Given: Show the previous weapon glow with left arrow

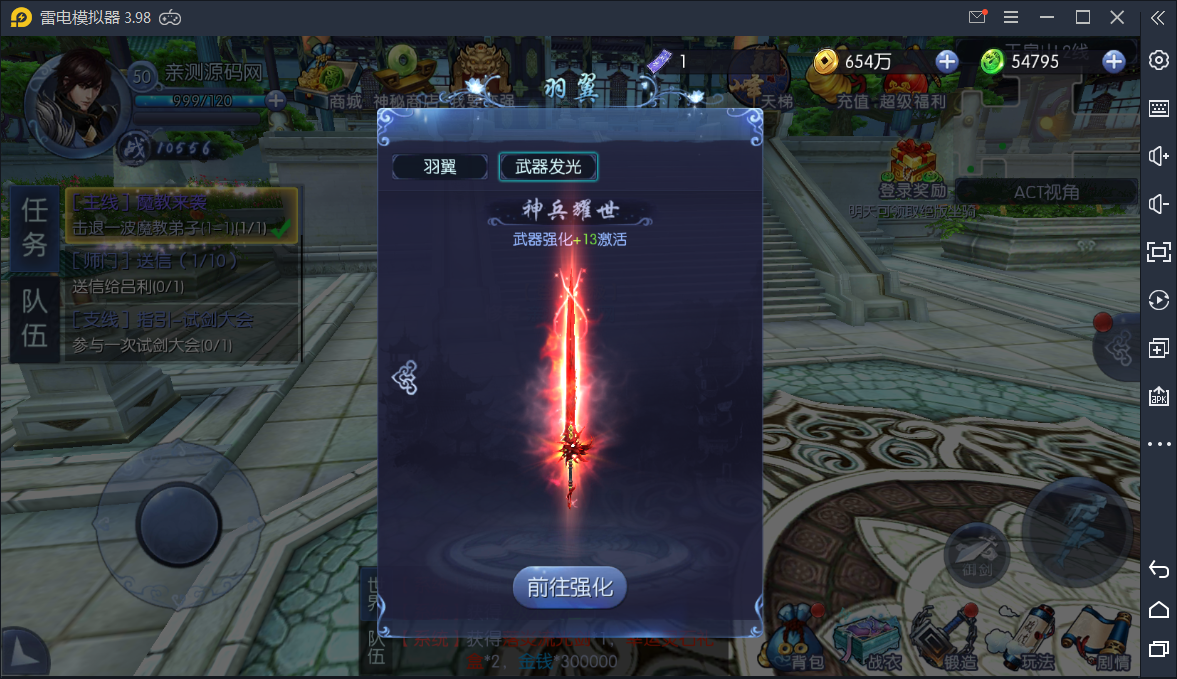Looking at the screenshot, I should pyautogui.click(x=405, y=377).
